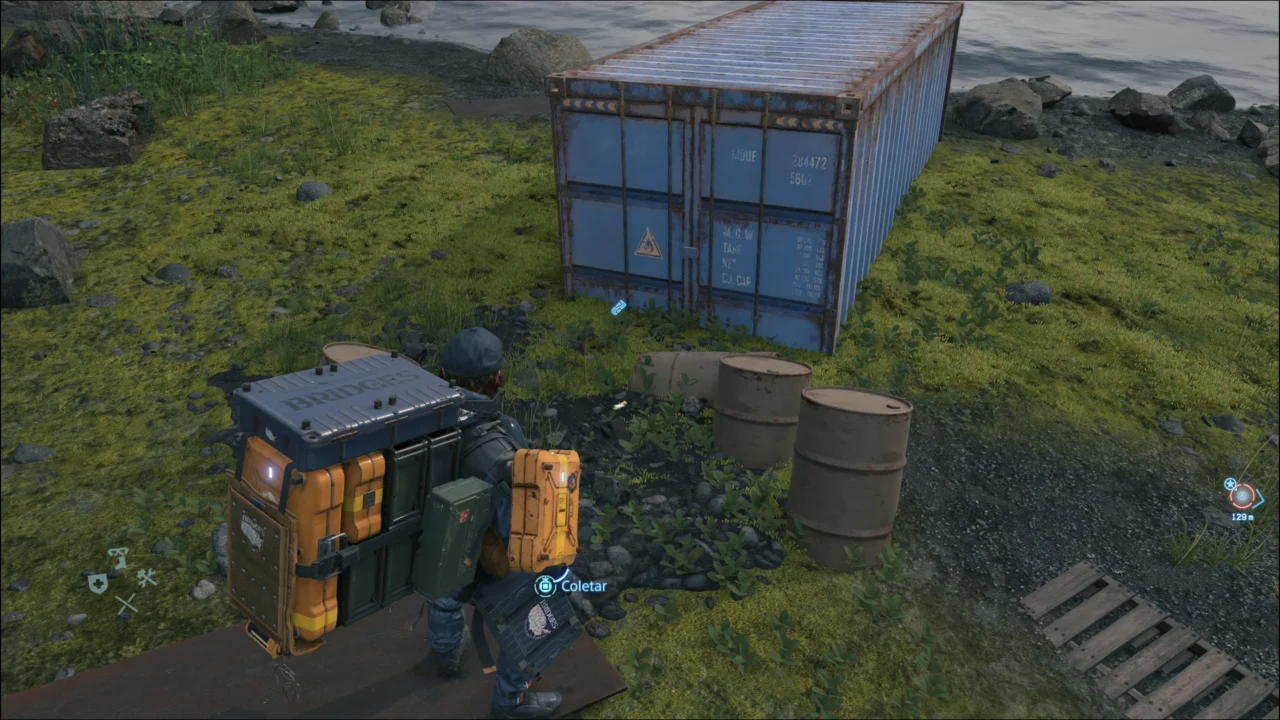Viewport: 1280px width, 720px height.
Task: Click the 129 m distance label
Action: (x=1243, y=516)
